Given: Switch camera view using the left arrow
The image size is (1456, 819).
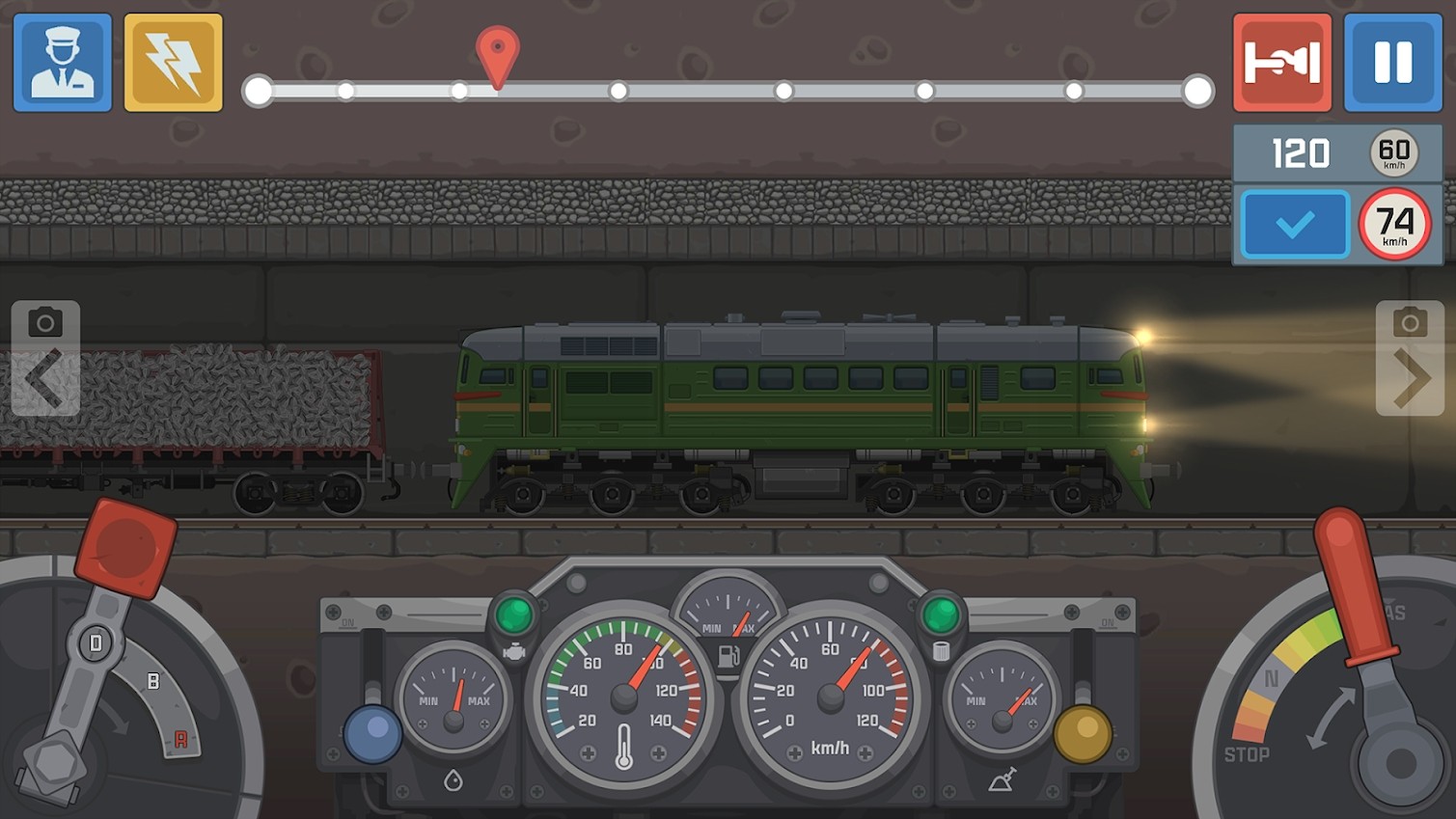Looking at the screenshot, I should pos(45,376).
